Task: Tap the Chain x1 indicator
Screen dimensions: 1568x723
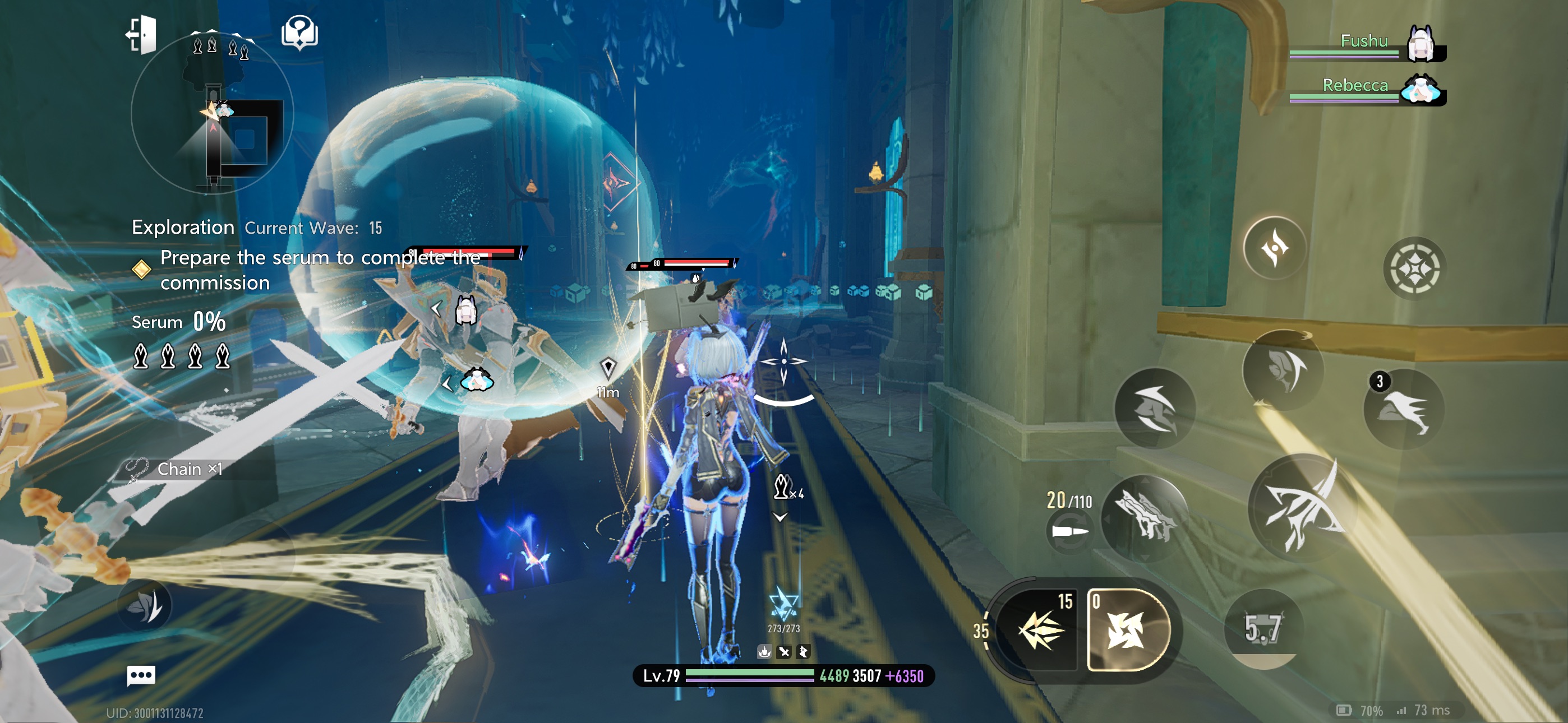Action: tap(188, 469)
